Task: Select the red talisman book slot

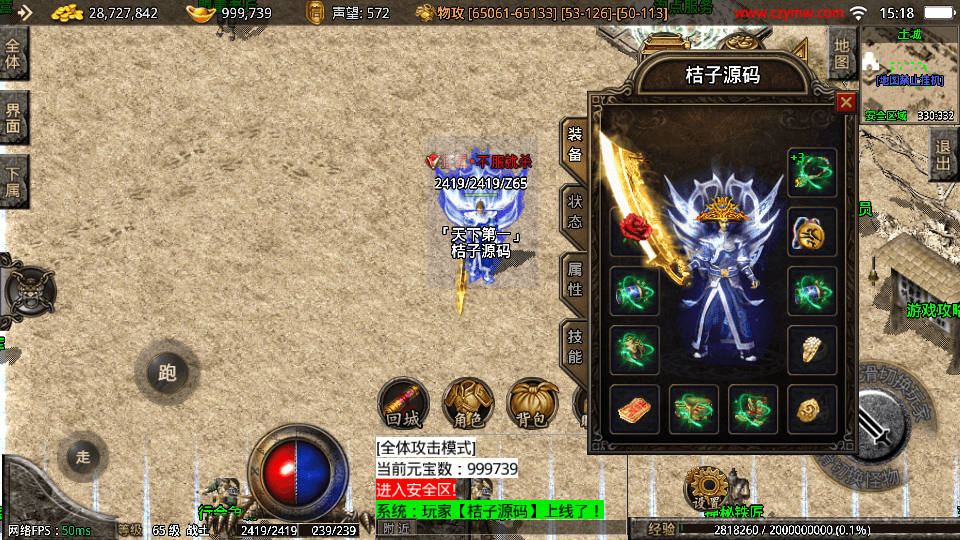Action: click(635, 409)
